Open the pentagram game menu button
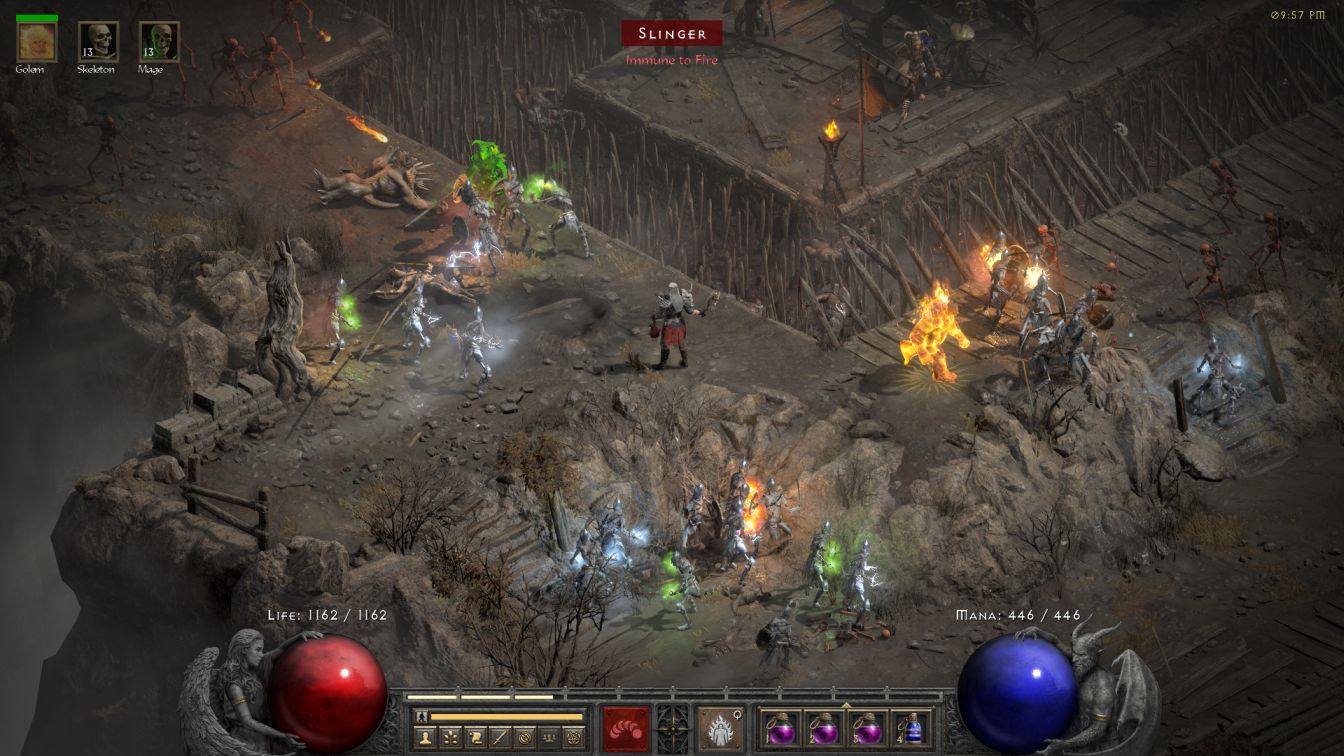This screenshot has width=1344, height=756. [575, 738]
